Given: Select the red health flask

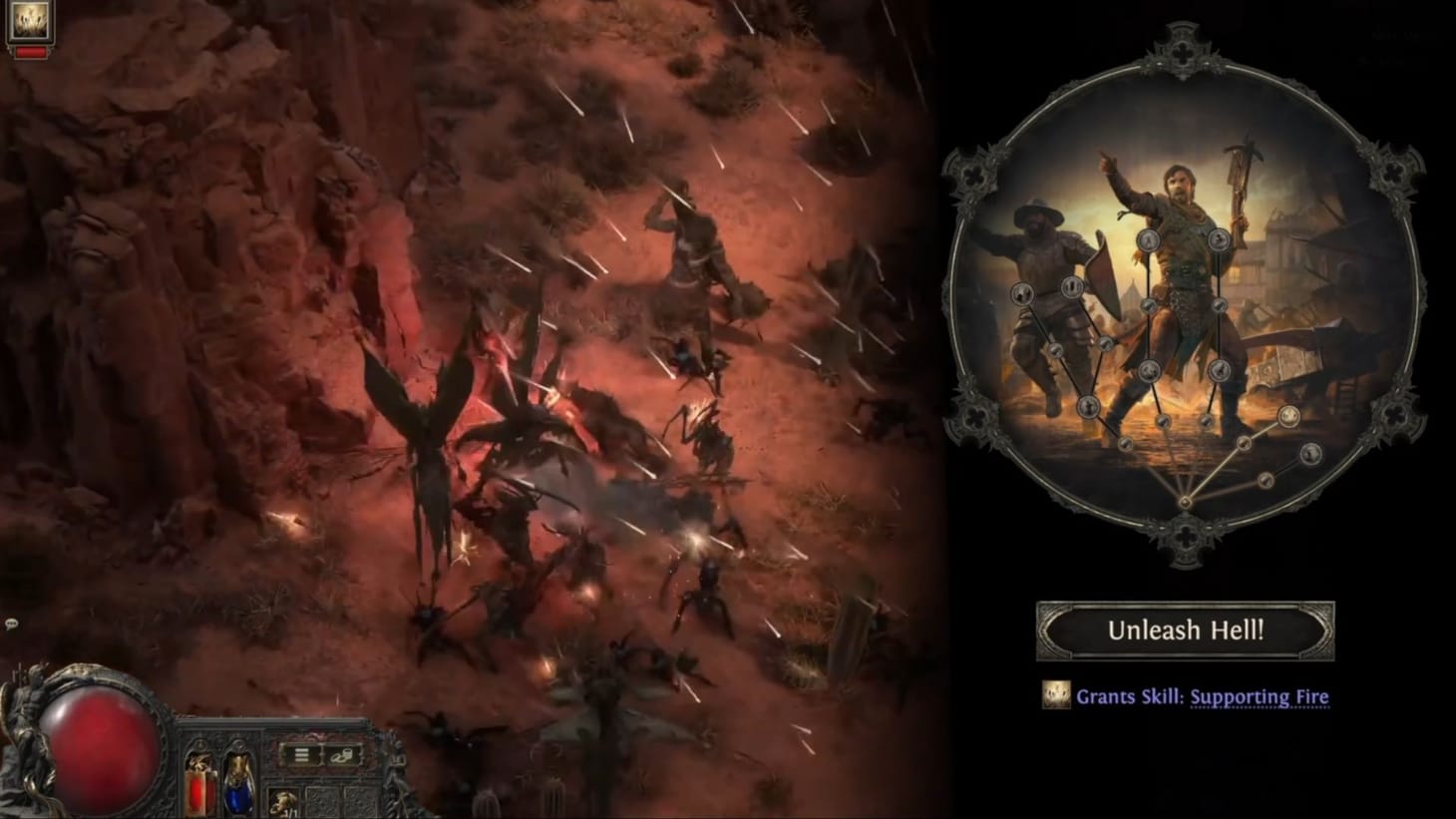Looking at the screenshot, I should 198,788.
